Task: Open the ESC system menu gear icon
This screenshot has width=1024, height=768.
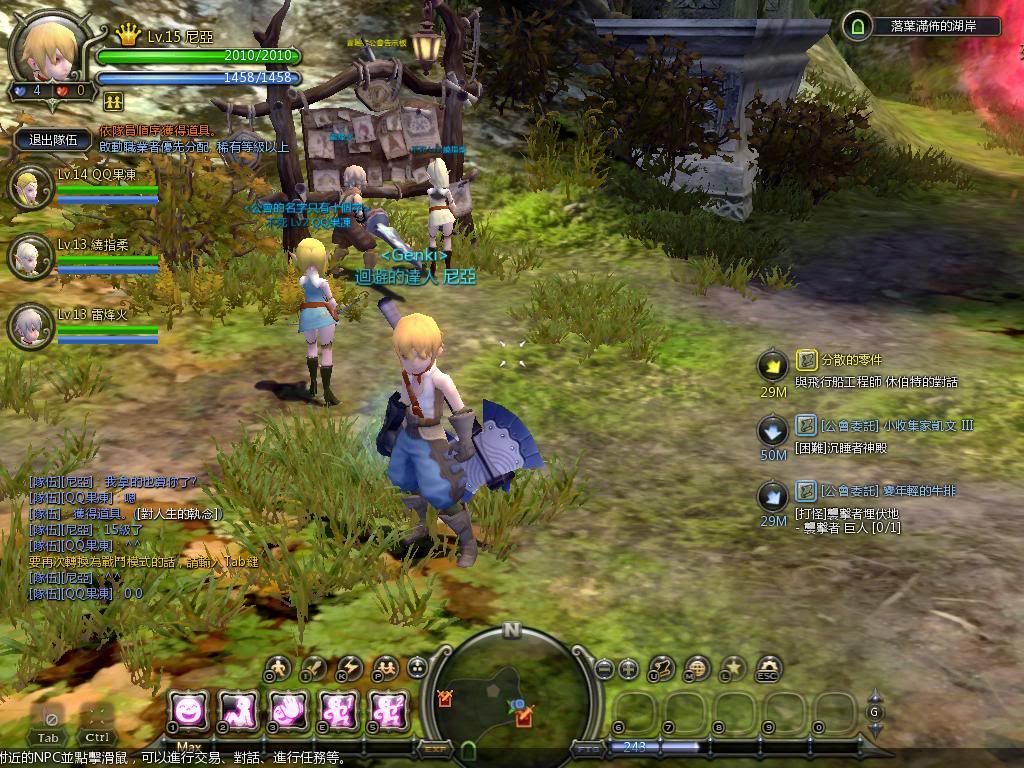Action: [x=768, y=667]
